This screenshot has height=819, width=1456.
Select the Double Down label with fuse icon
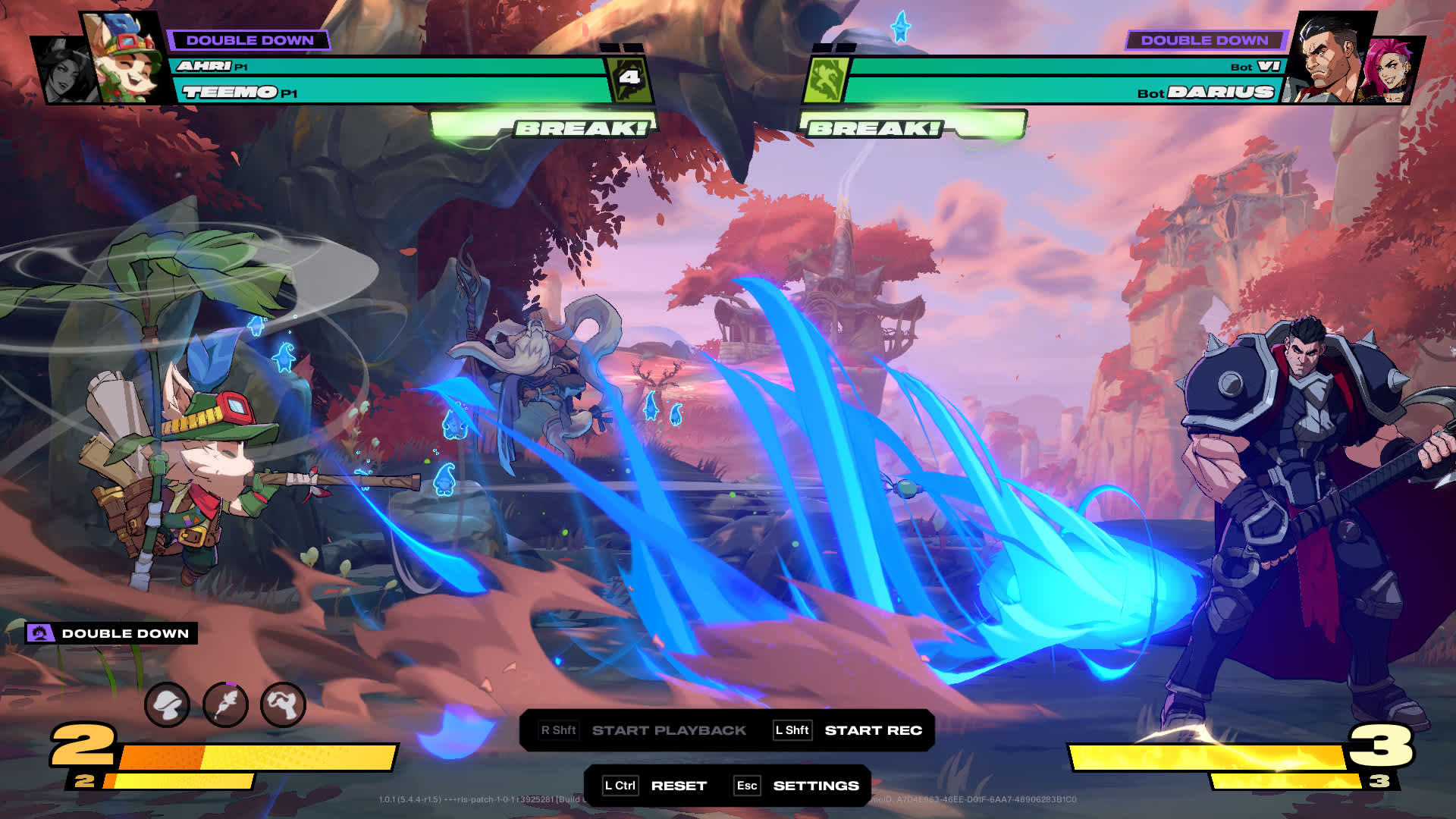click(x=112, y=633)
